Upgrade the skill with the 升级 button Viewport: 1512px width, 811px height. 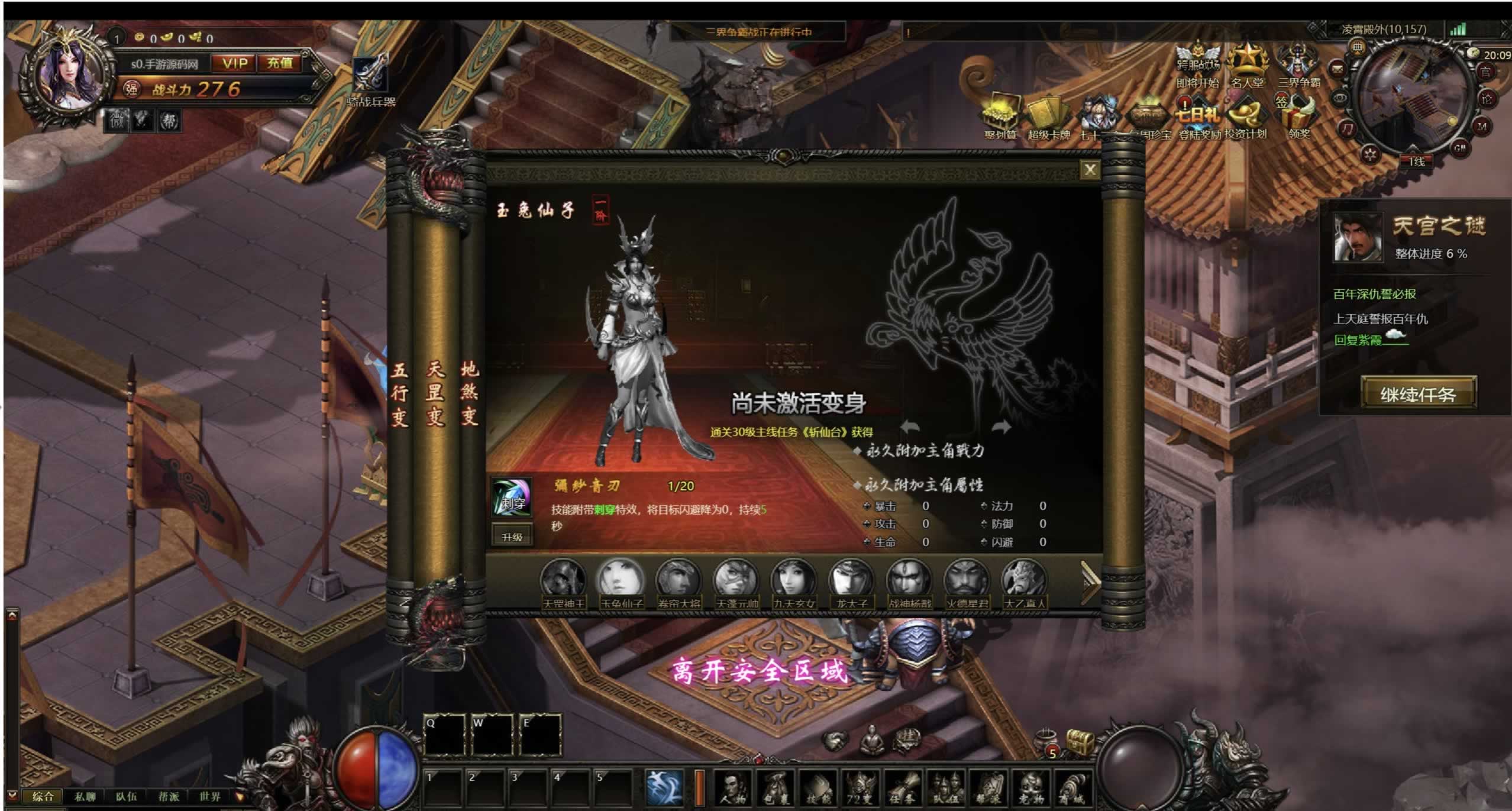[x=512, y=537]
